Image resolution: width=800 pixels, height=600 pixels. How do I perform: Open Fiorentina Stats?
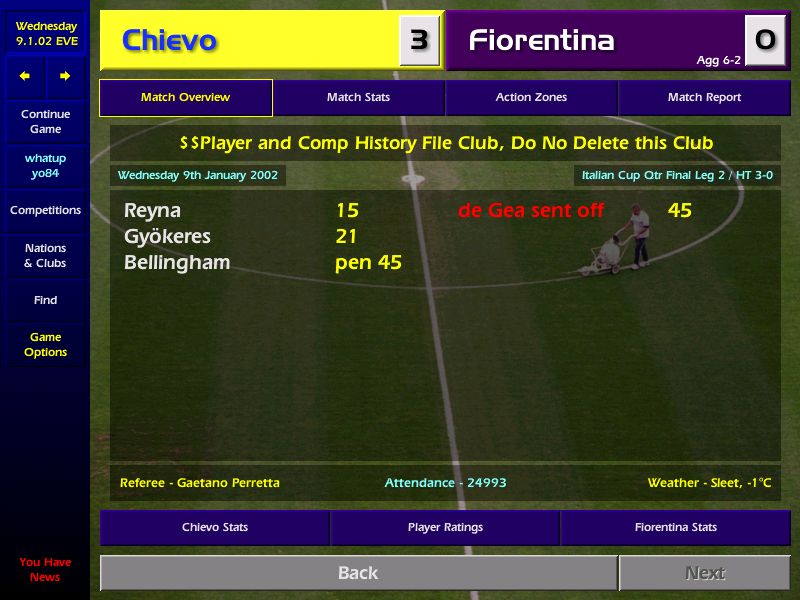click(675, 527)
